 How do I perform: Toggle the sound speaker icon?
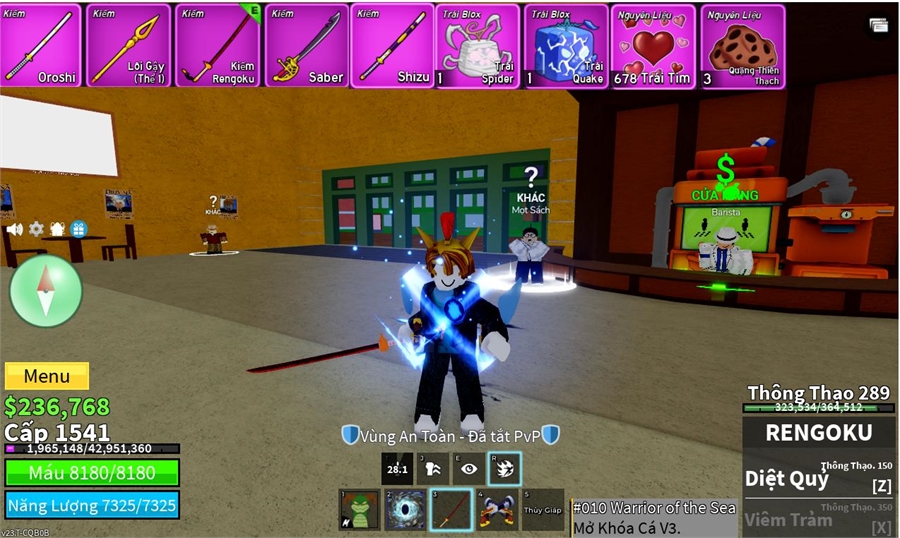[x=15, y=229]
